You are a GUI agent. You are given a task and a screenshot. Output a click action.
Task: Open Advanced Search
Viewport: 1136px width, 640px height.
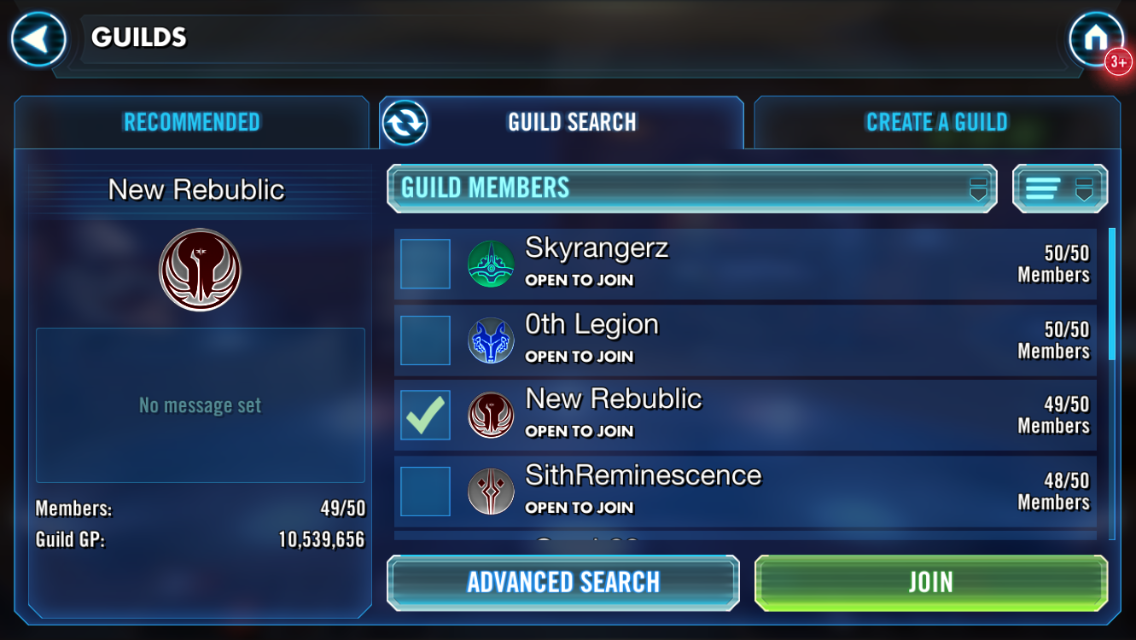click(x=563, y=582)
